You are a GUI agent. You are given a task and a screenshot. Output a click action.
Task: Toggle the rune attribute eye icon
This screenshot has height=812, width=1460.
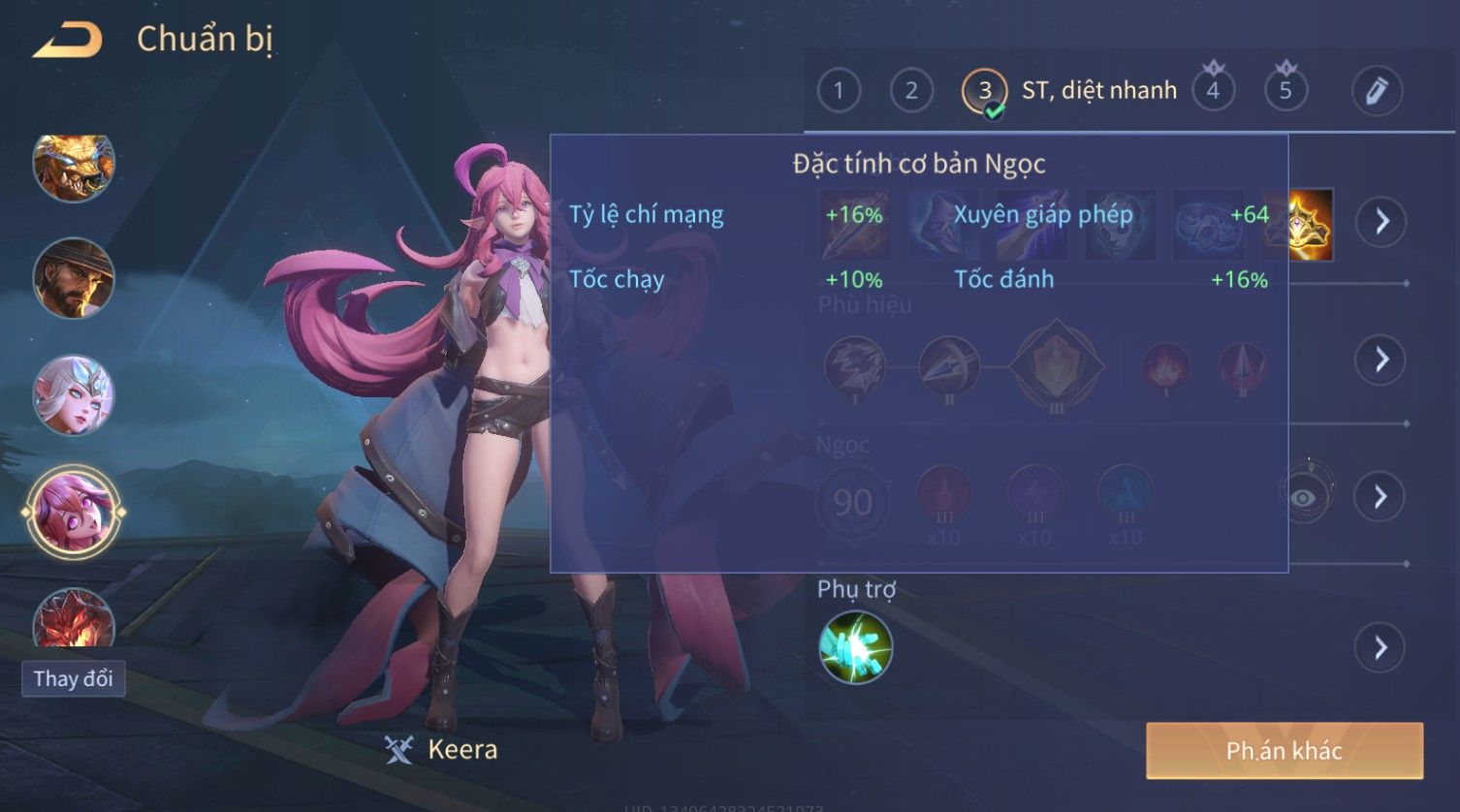click(1305, 497)
